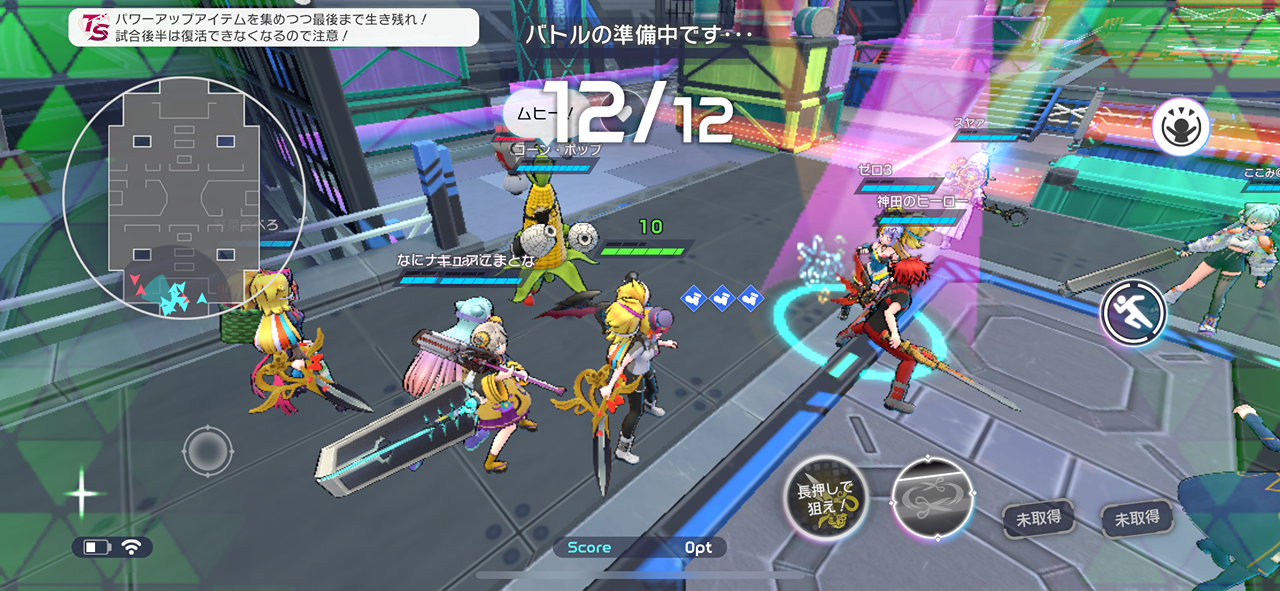Viewport: 1280px width, 591px height.
Task: Click the circular arena minimap
Action: [184, 197]
